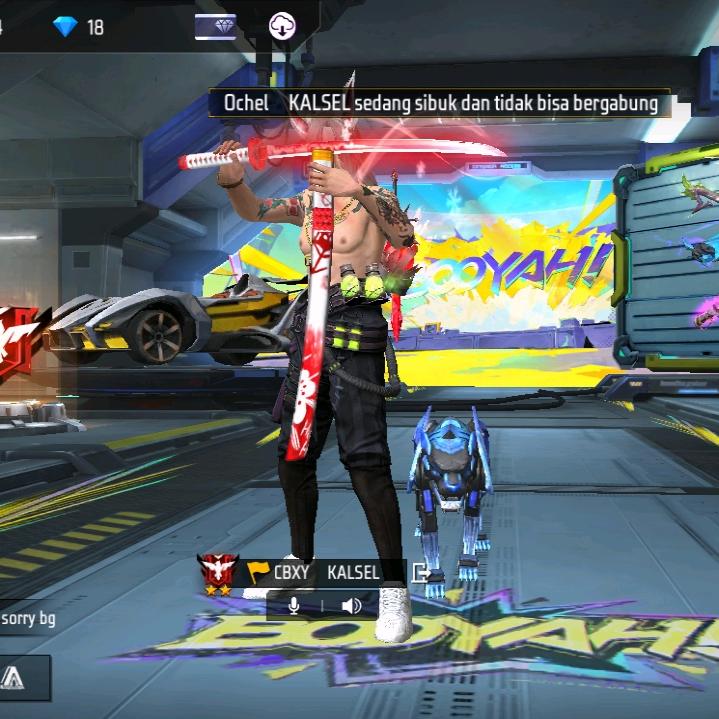The image size is (719, 719).
Task: Open the diamond membership card icon
Action: [x=216, y=27]
